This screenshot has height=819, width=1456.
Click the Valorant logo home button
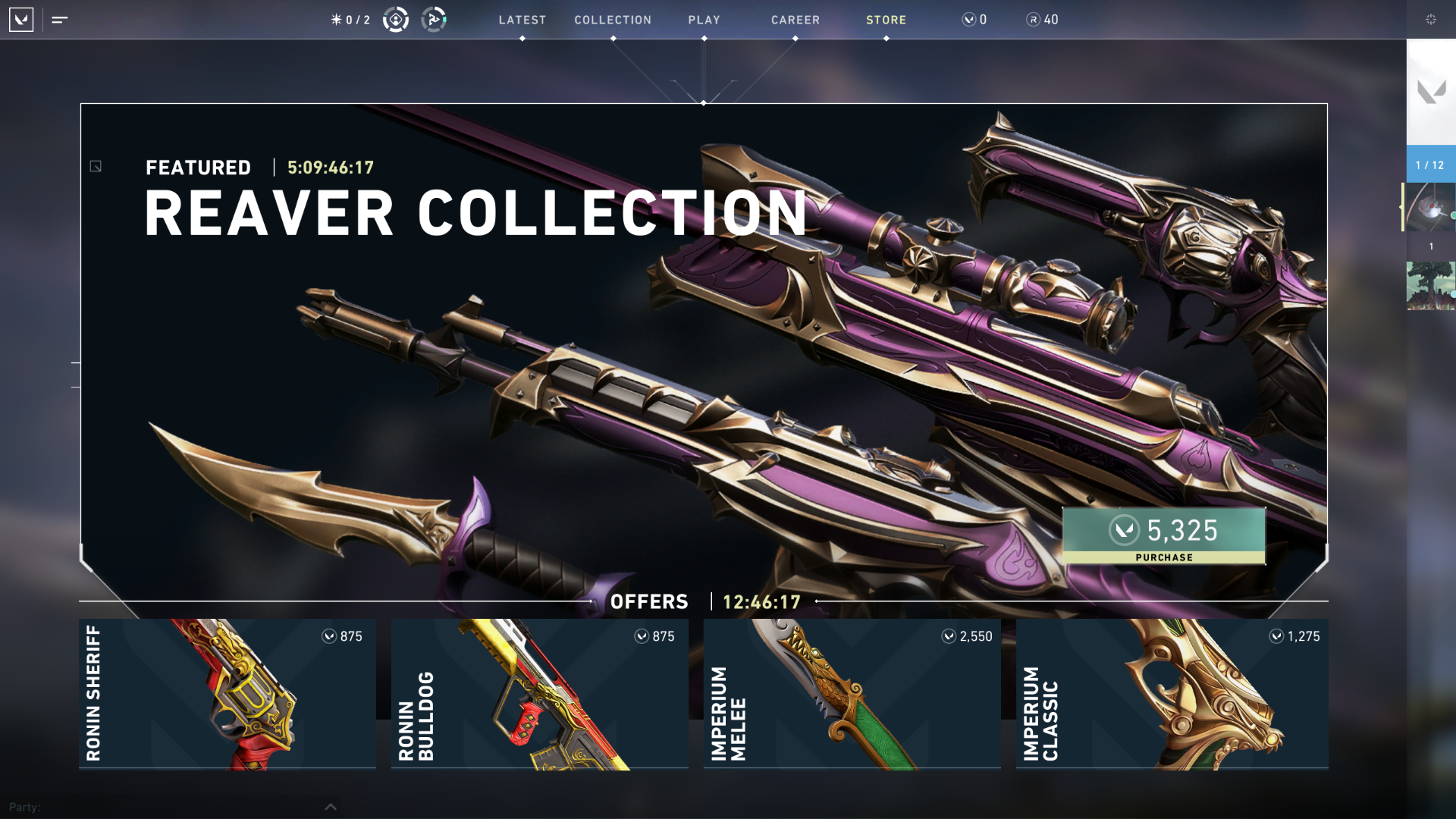[x=21, y=20]
